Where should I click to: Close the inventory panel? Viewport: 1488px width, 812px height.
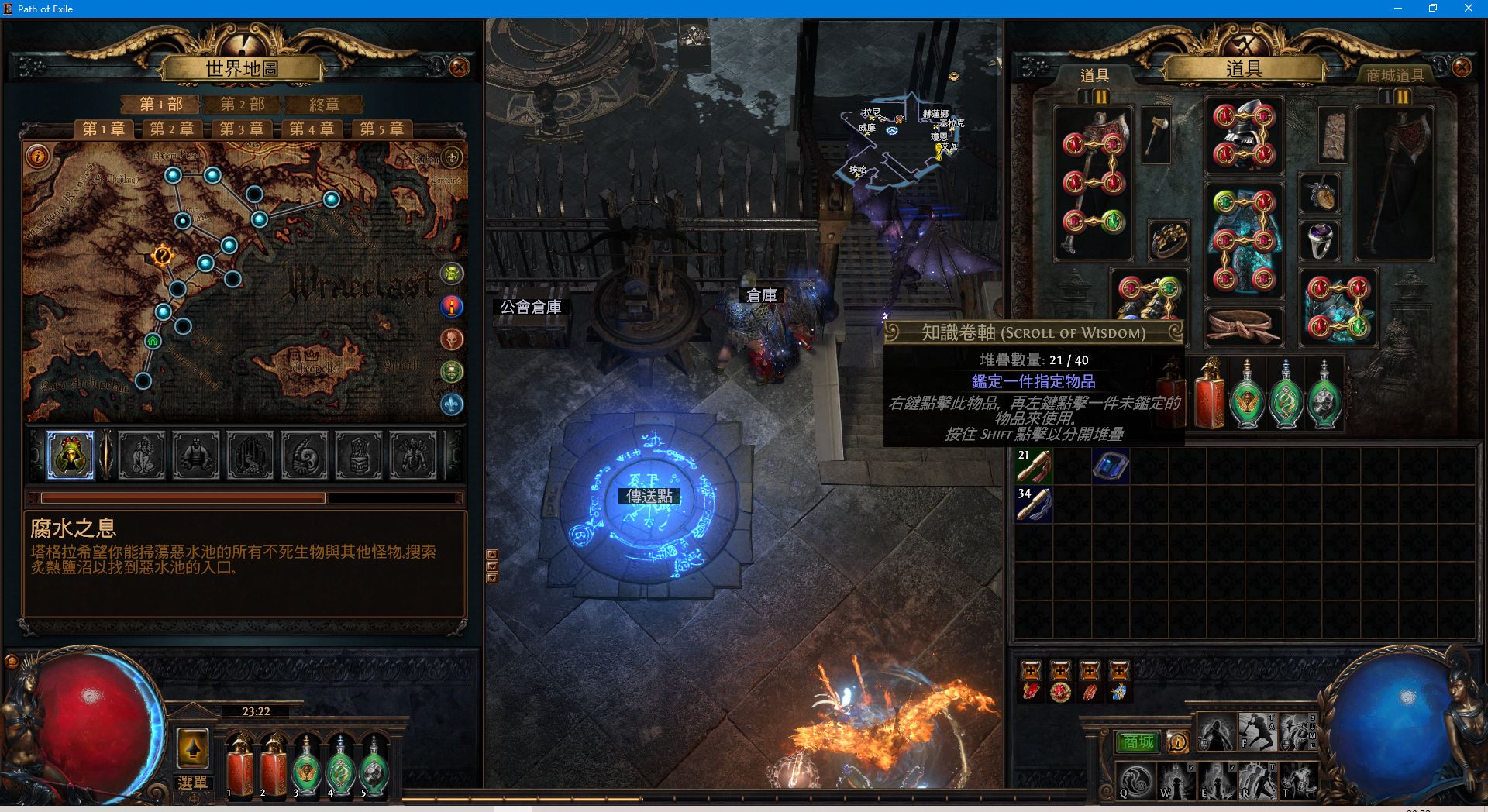point(1462,67)
